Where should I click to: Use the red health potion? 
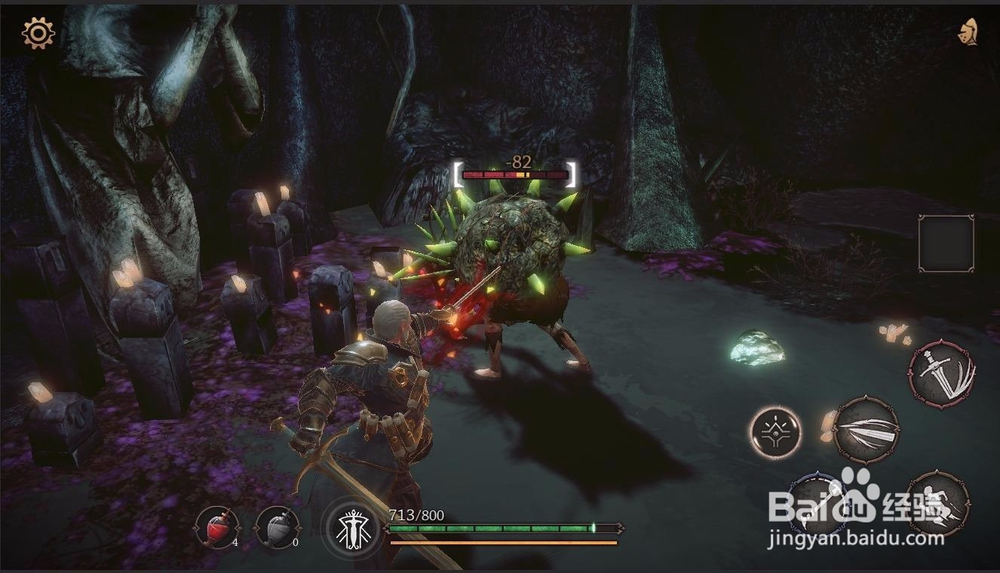217,526
